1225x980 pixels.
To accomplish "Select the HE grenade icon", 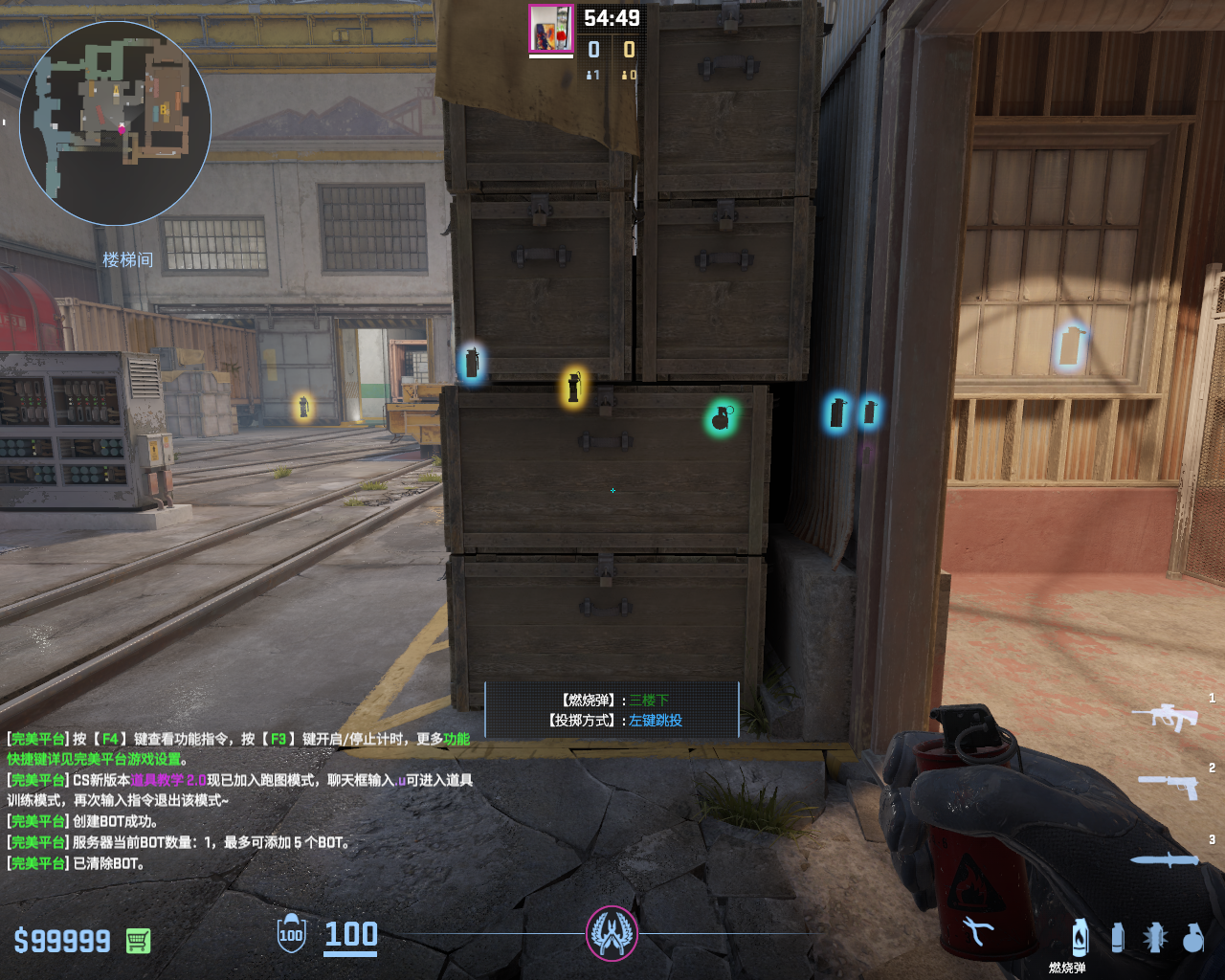I will coord(1192,938).
